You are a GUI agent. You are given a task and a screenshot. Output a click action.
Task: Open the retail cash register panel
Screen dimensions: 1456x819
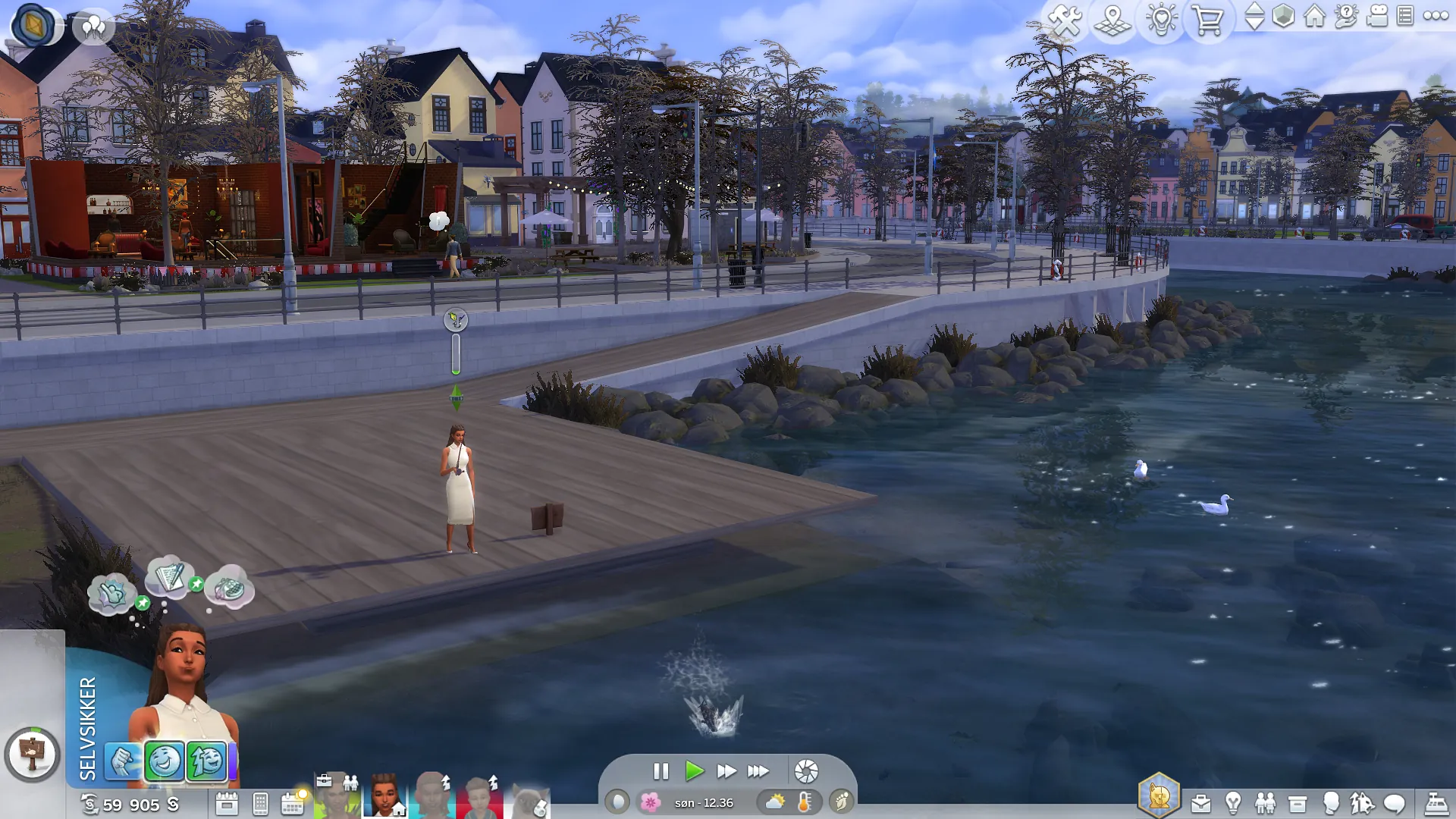(1436, 803)
